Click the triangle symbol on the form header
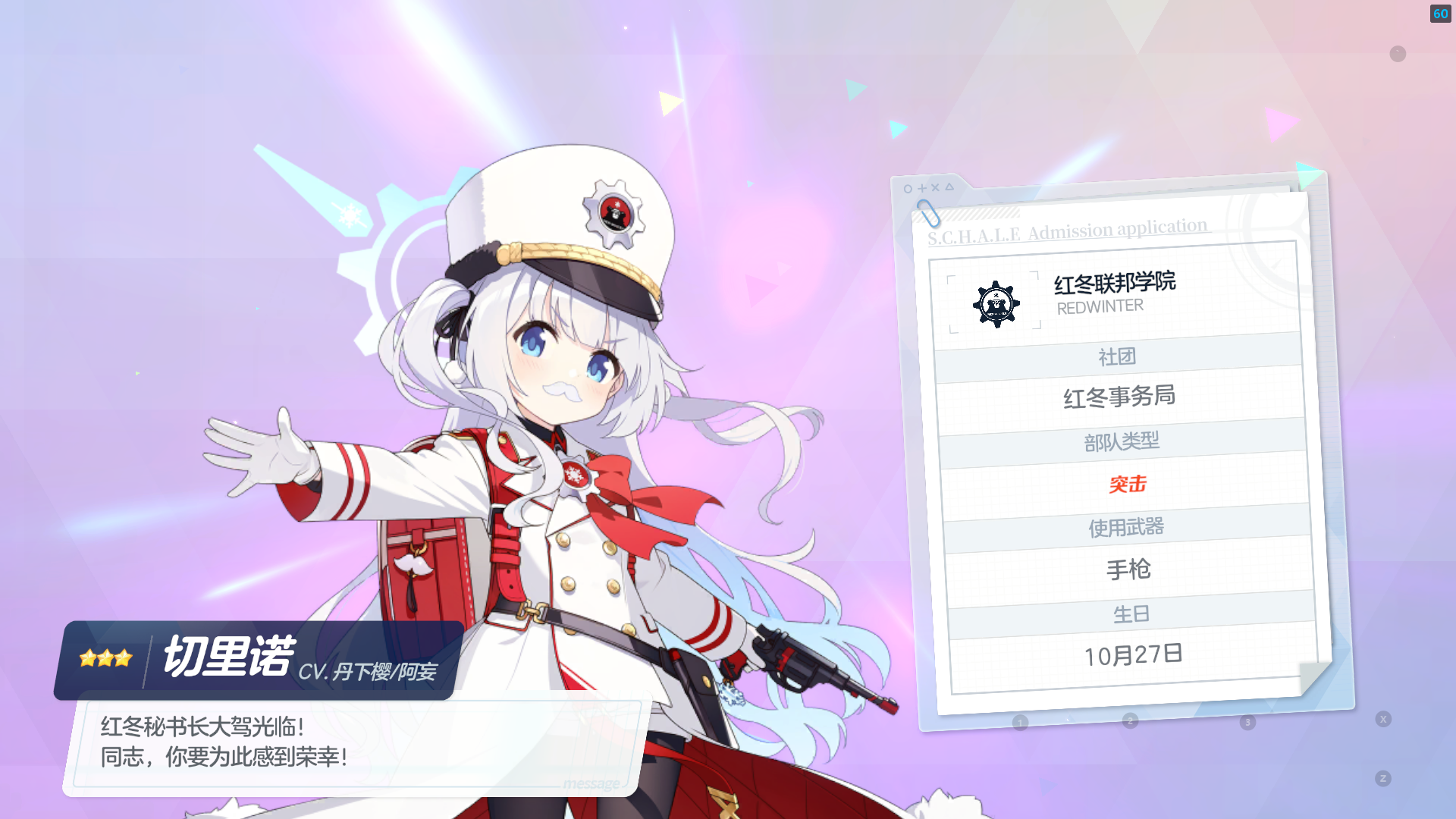This screenshot has width=1456, height=819. pyautogui.click(x=951, y=185)
